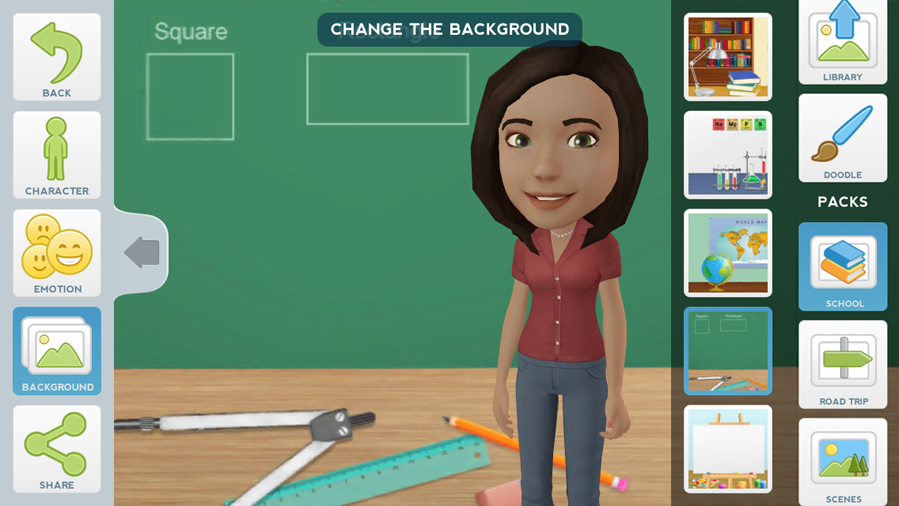Switch to the Road Trip pack
The height and width of the screenshot is (506, 899).
(x=842, y=365)
